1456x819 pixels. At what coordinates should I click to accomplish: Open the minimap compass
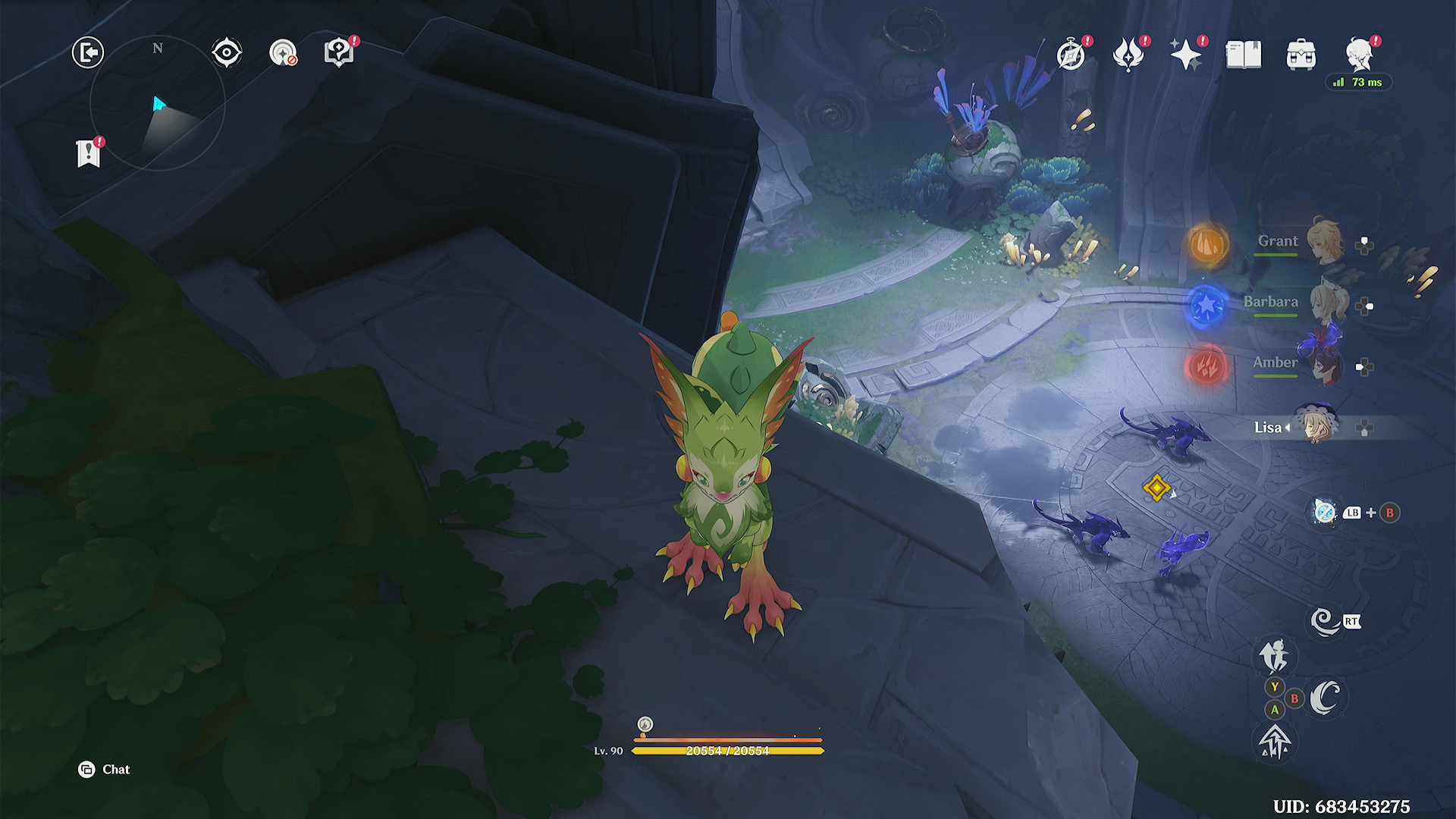(158, 103)
